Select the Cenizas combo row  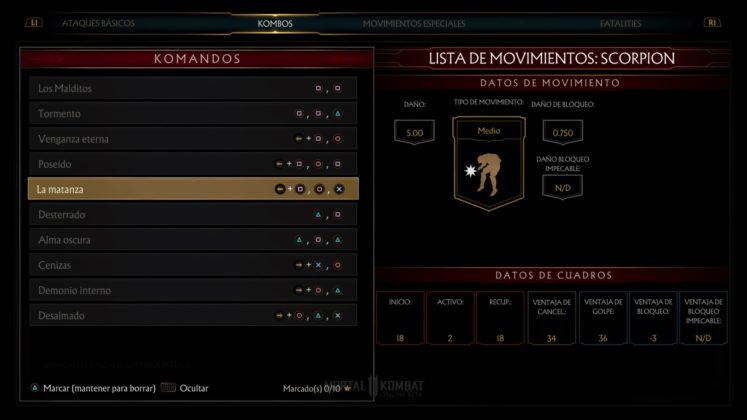pos(193,265)
